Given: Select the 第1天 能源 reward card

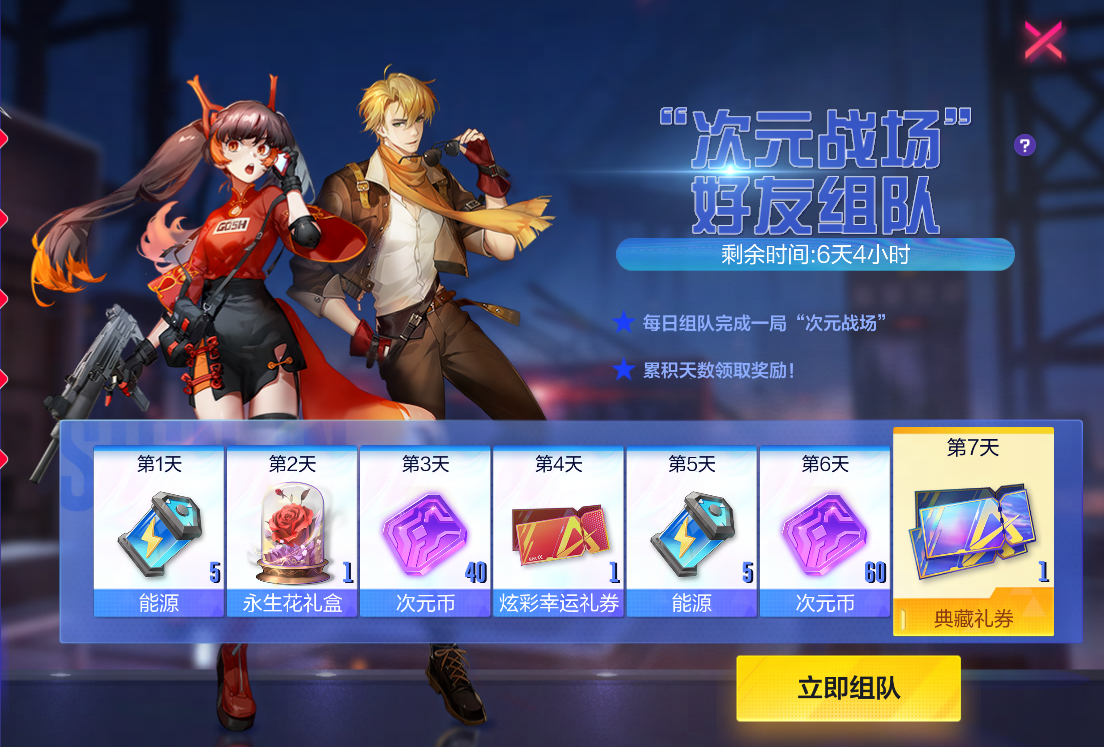Looking at the screenshot, I should click(159, 532).
